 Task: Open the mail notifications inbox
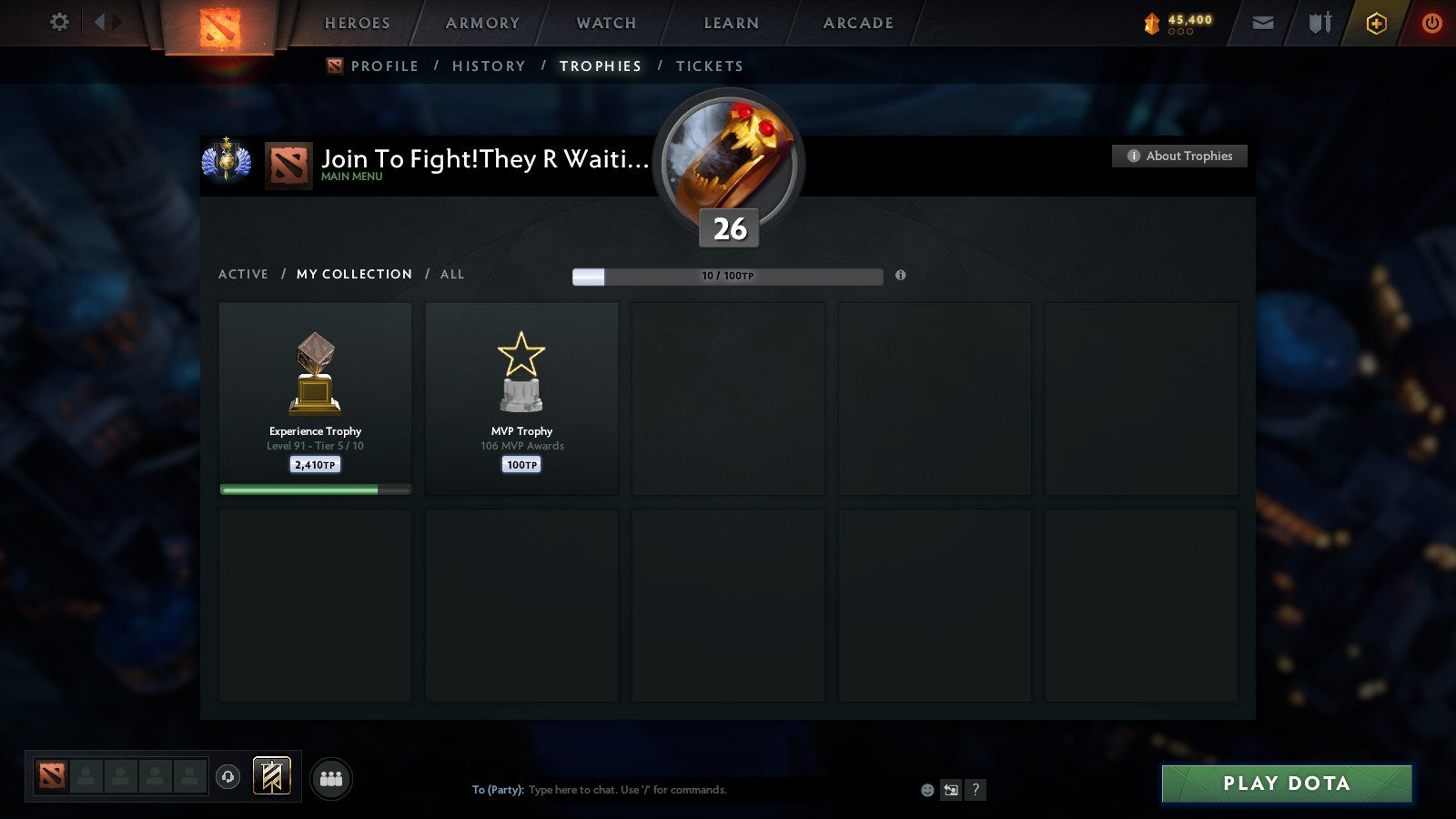tap(1263, 23)
